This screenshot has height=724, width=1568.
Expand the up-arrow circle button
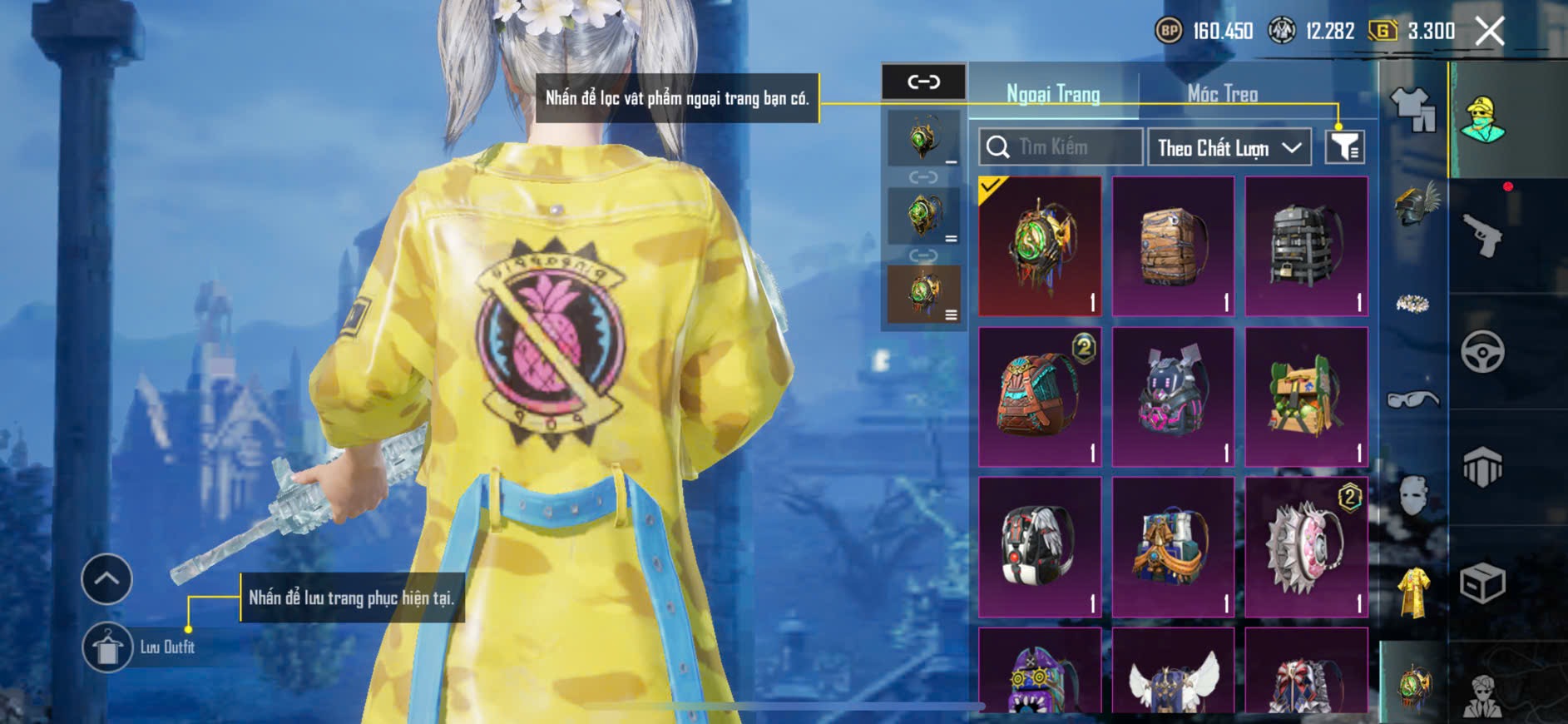click(106, 578)
